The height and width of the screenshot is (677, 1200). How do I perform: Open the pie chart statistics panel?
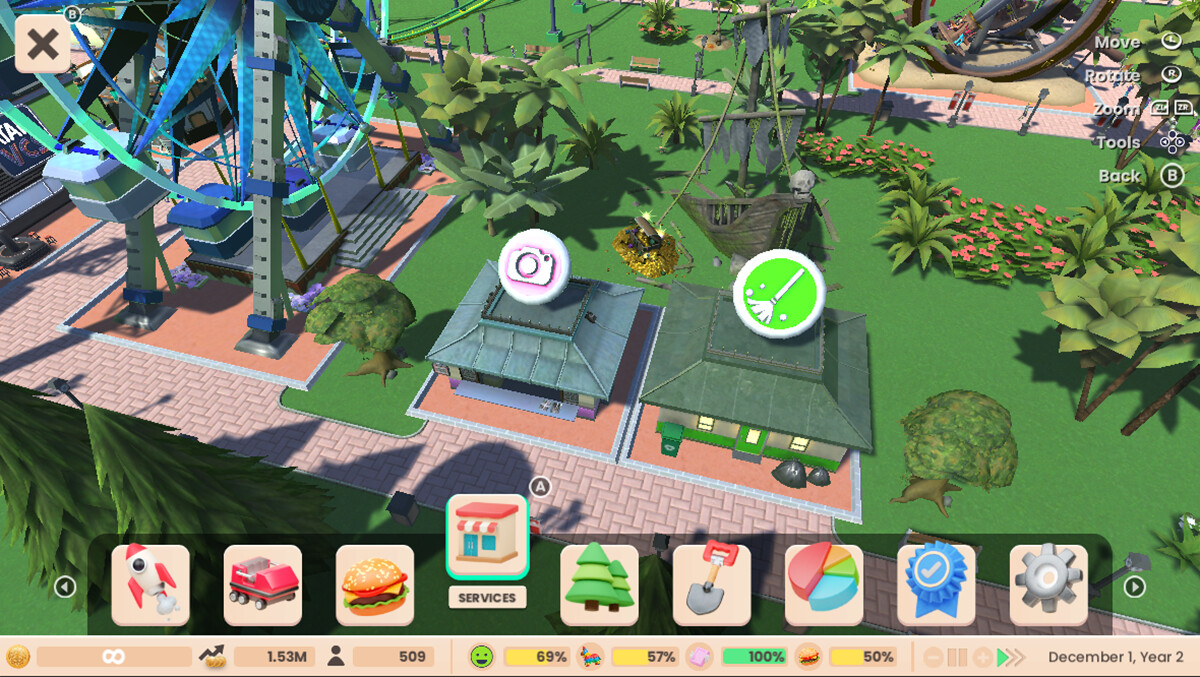tap(823, 585)
